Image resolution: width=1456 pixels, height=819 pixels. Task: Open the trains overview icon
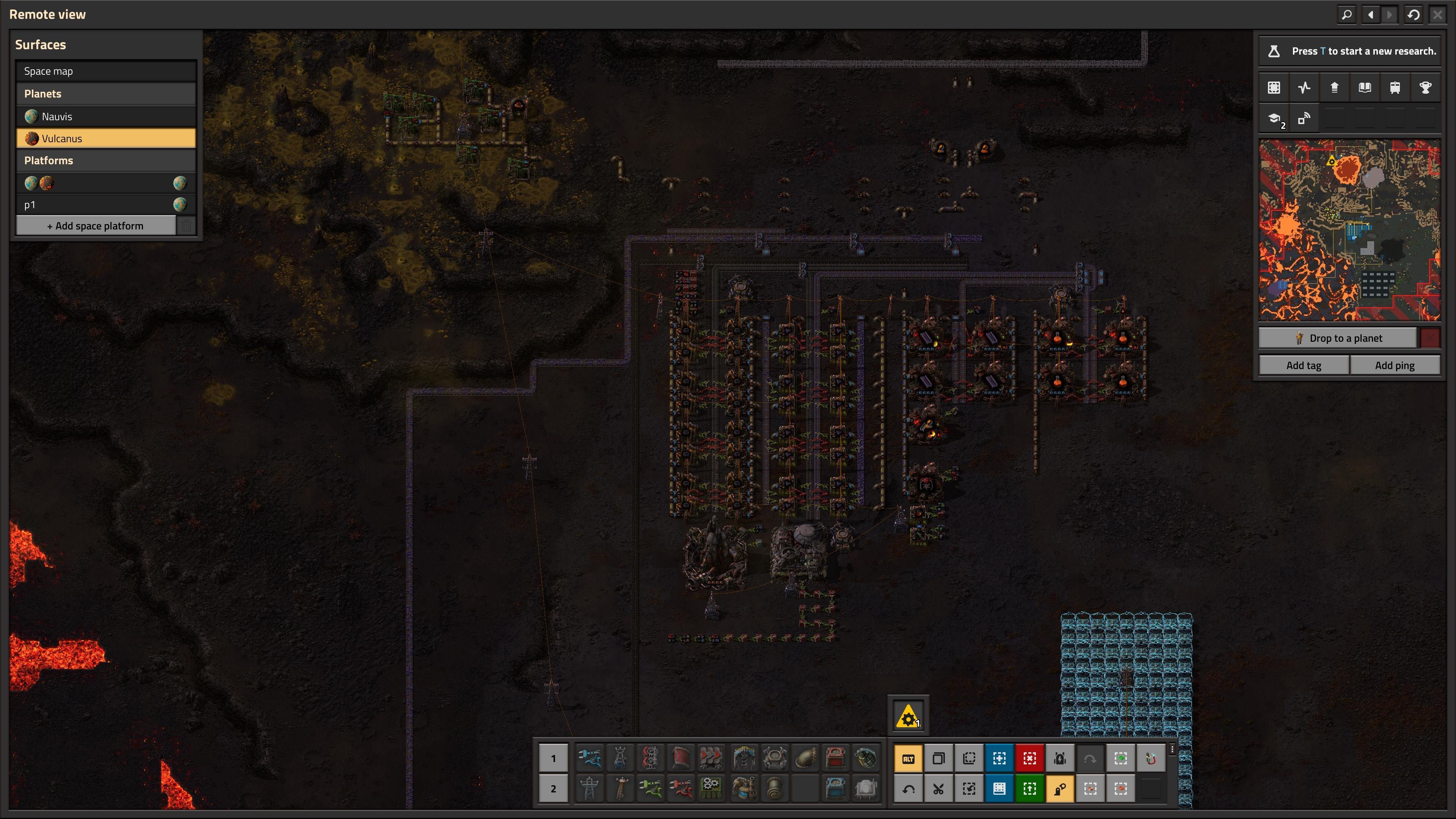click(x=1395, y=88)
